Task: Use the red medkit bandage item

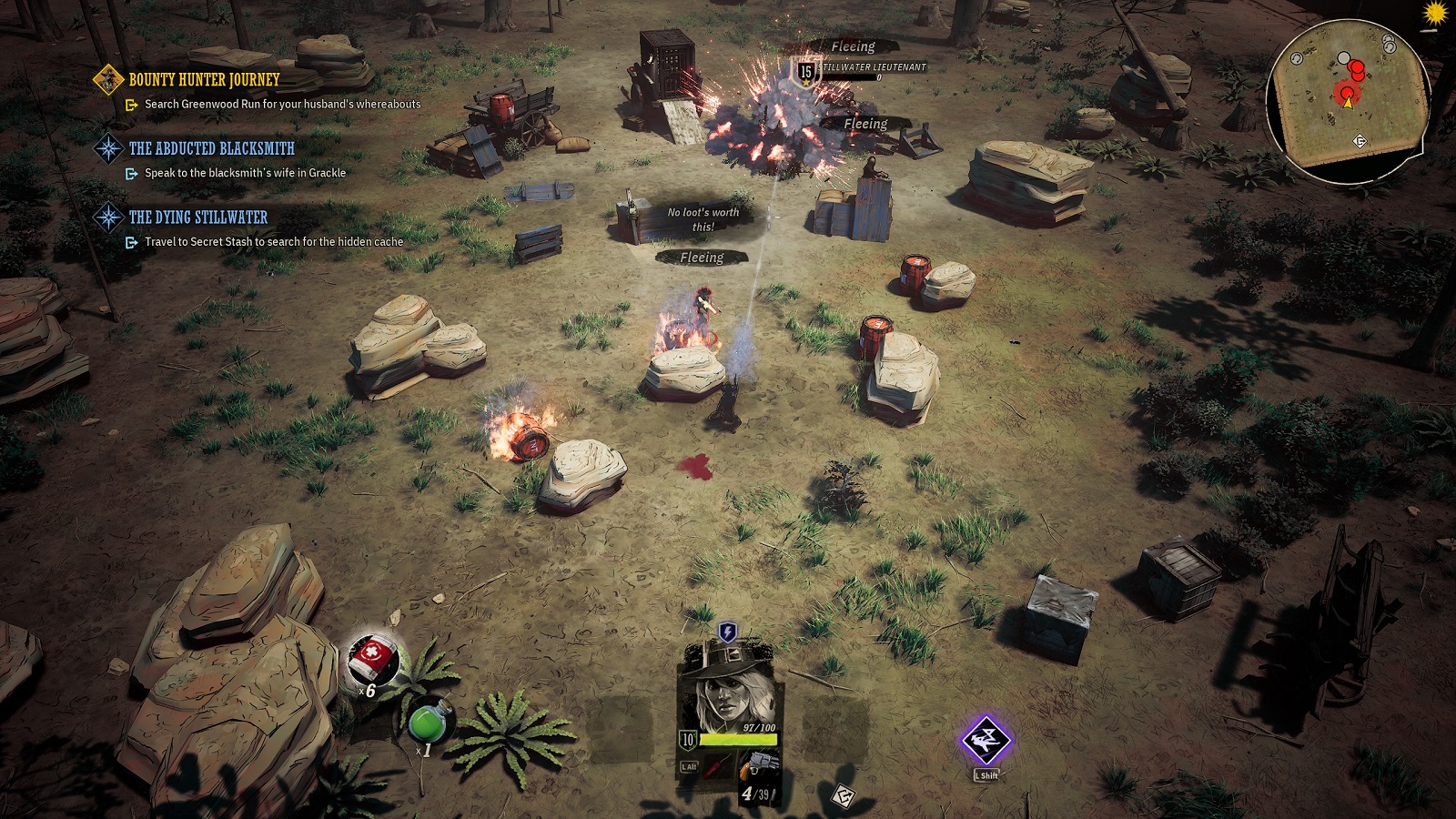Action: (x=372, y=659)
